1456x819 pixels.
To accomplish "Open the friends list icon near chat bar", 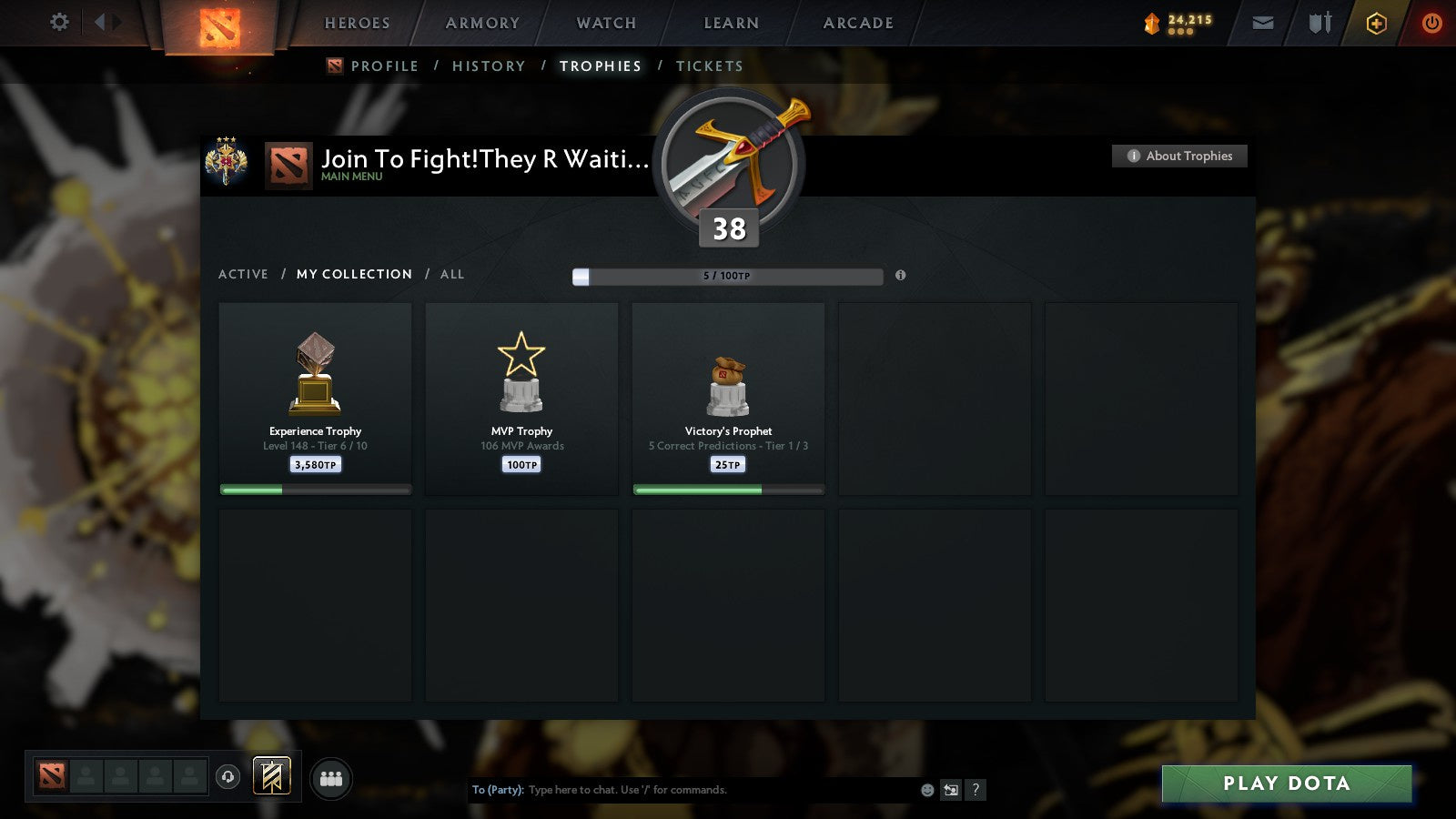I will coord(331,778).
